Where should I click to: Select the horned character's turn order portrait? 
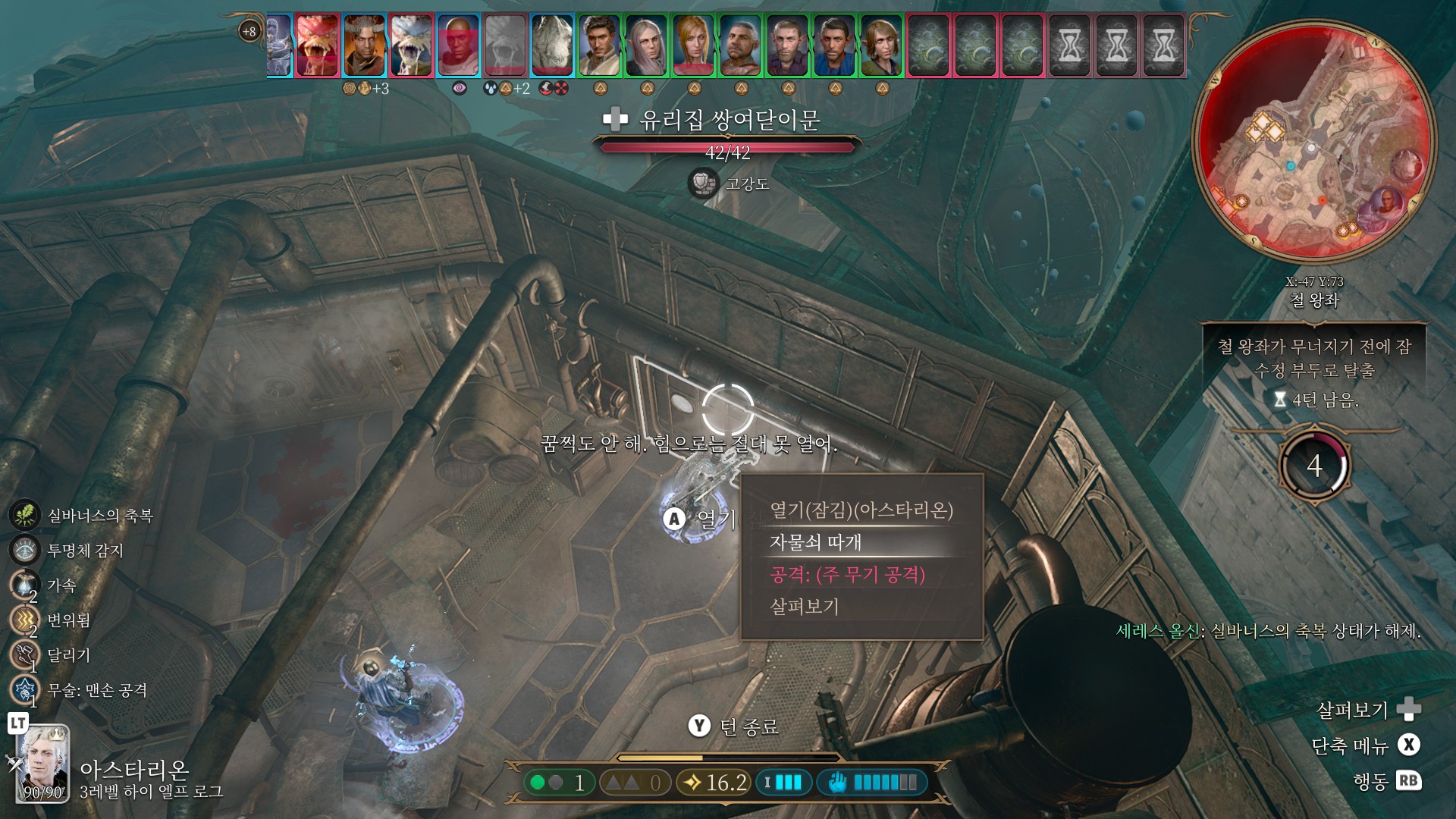(364, 45)
